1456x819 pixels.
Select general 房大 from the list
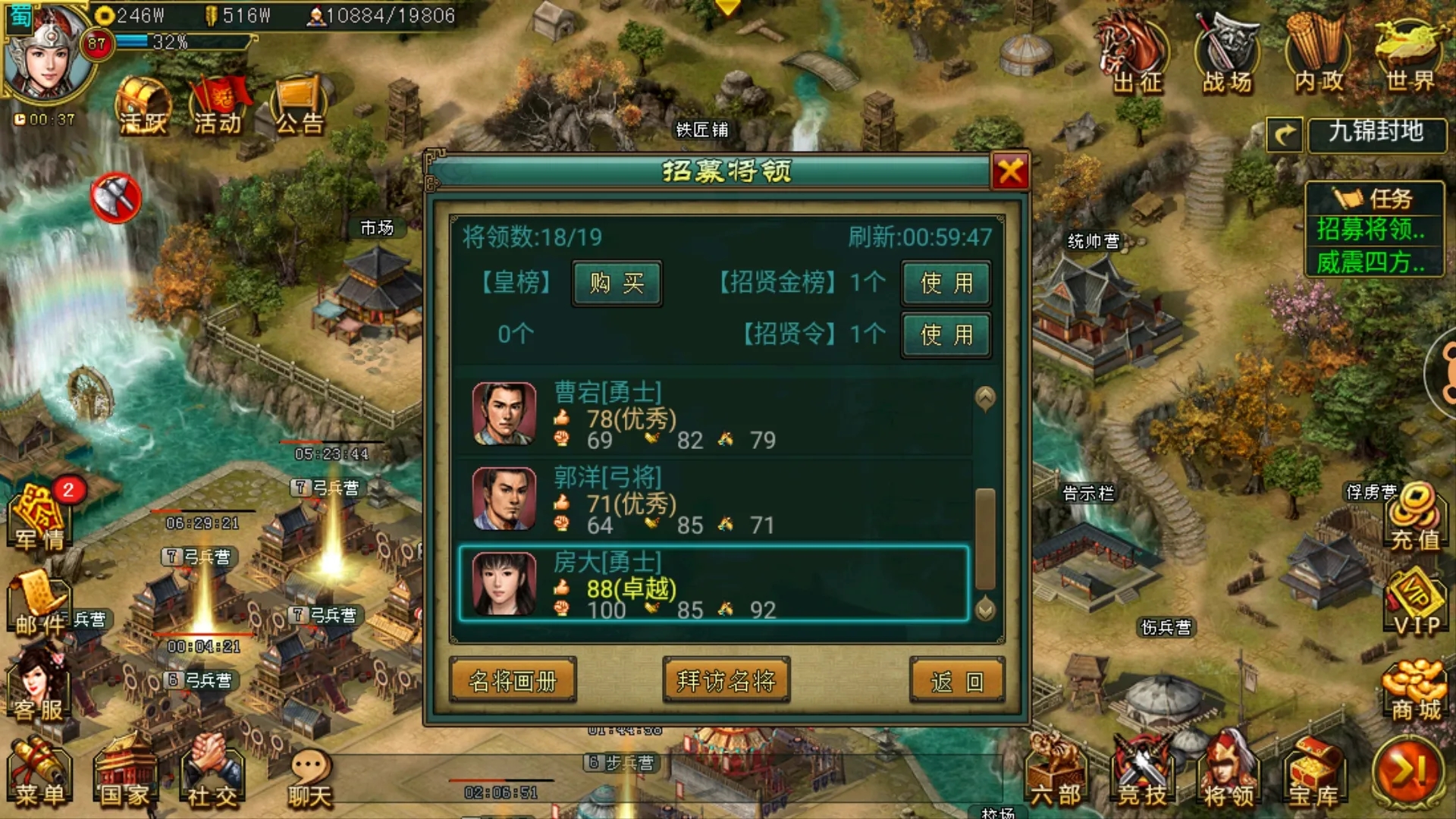point(713,585)
